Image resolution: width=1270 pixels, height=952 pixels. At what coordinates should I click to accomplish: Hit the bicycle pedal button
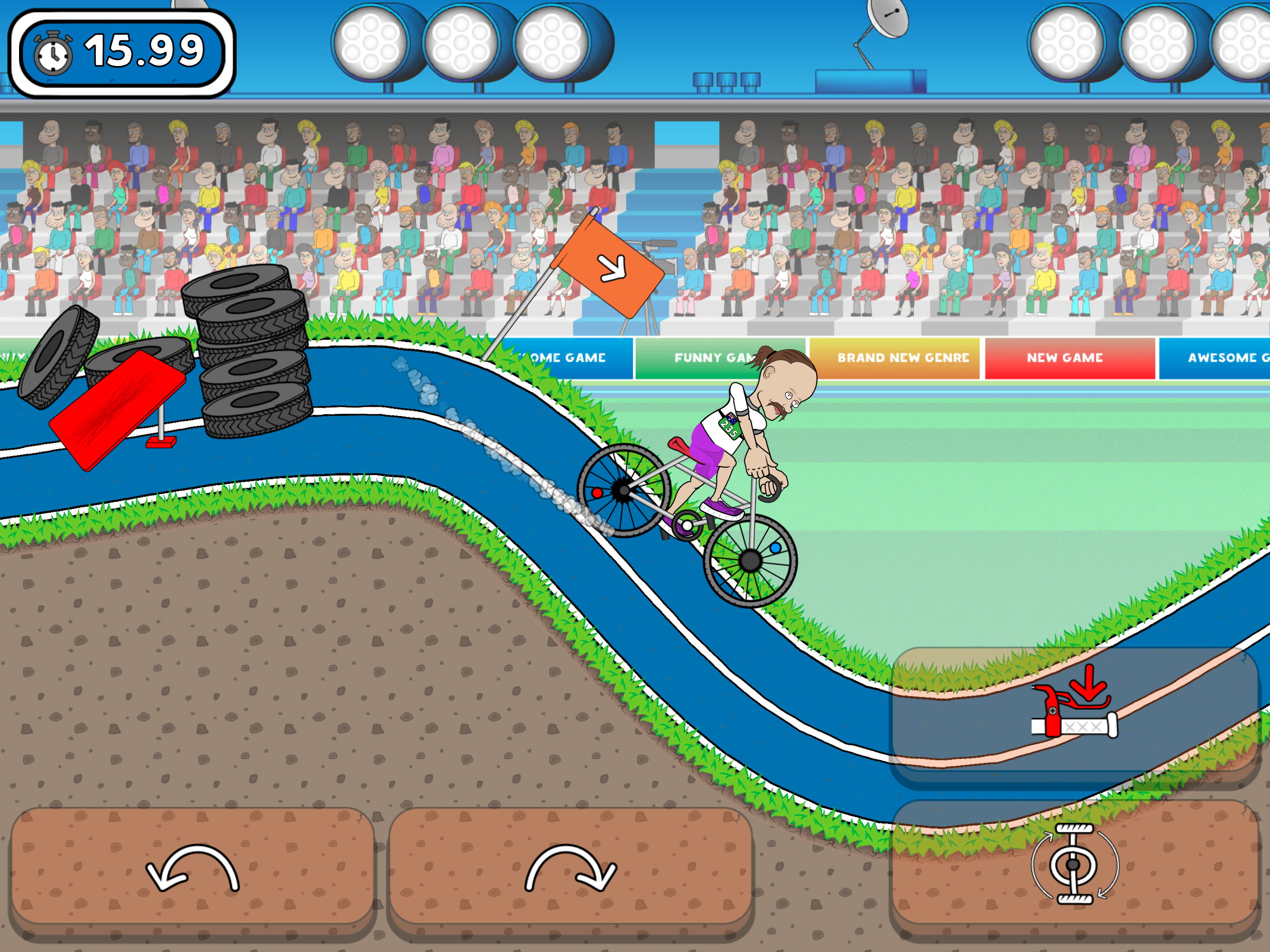(x=1074, y=864)
